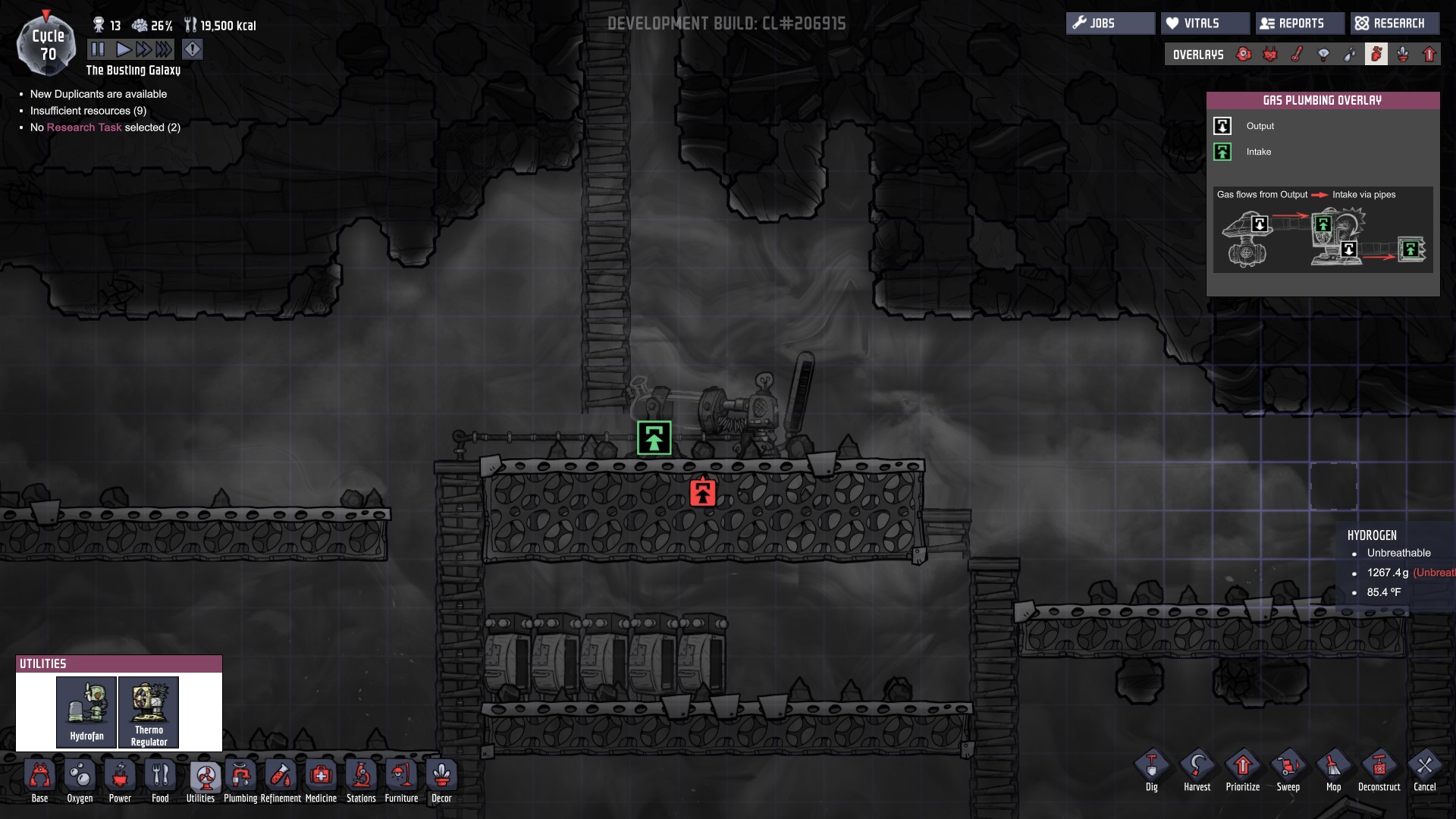Disable the active Gas Plumbing overlay

(x=1378, y=54)
